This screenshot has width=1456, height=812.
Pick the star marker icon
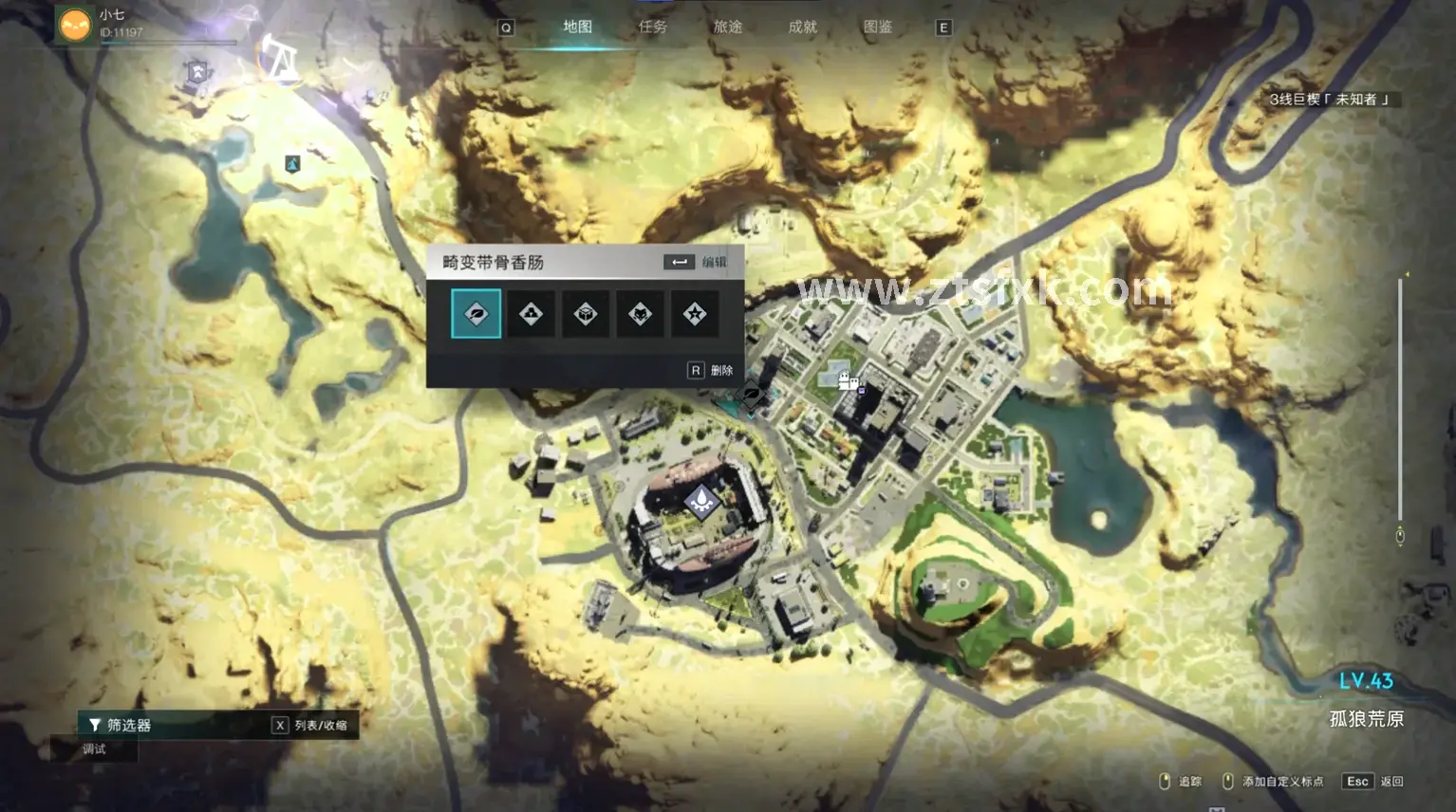click(695, 314)
